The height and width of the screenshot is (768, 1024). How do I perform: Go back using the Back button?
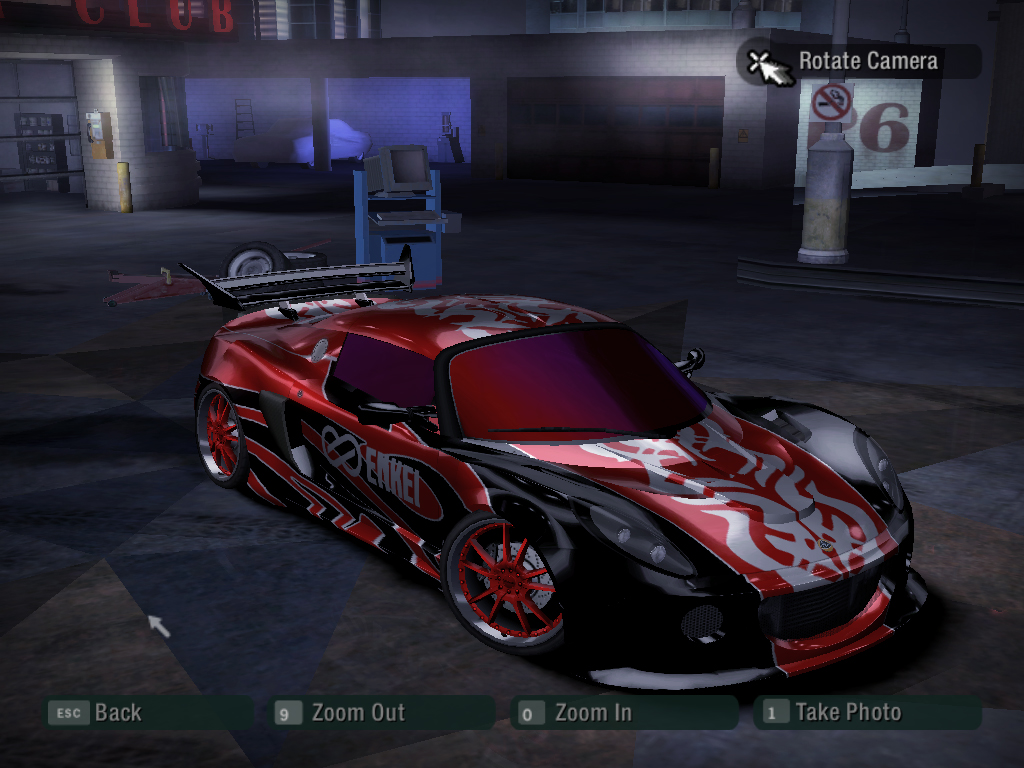(117, 713)
